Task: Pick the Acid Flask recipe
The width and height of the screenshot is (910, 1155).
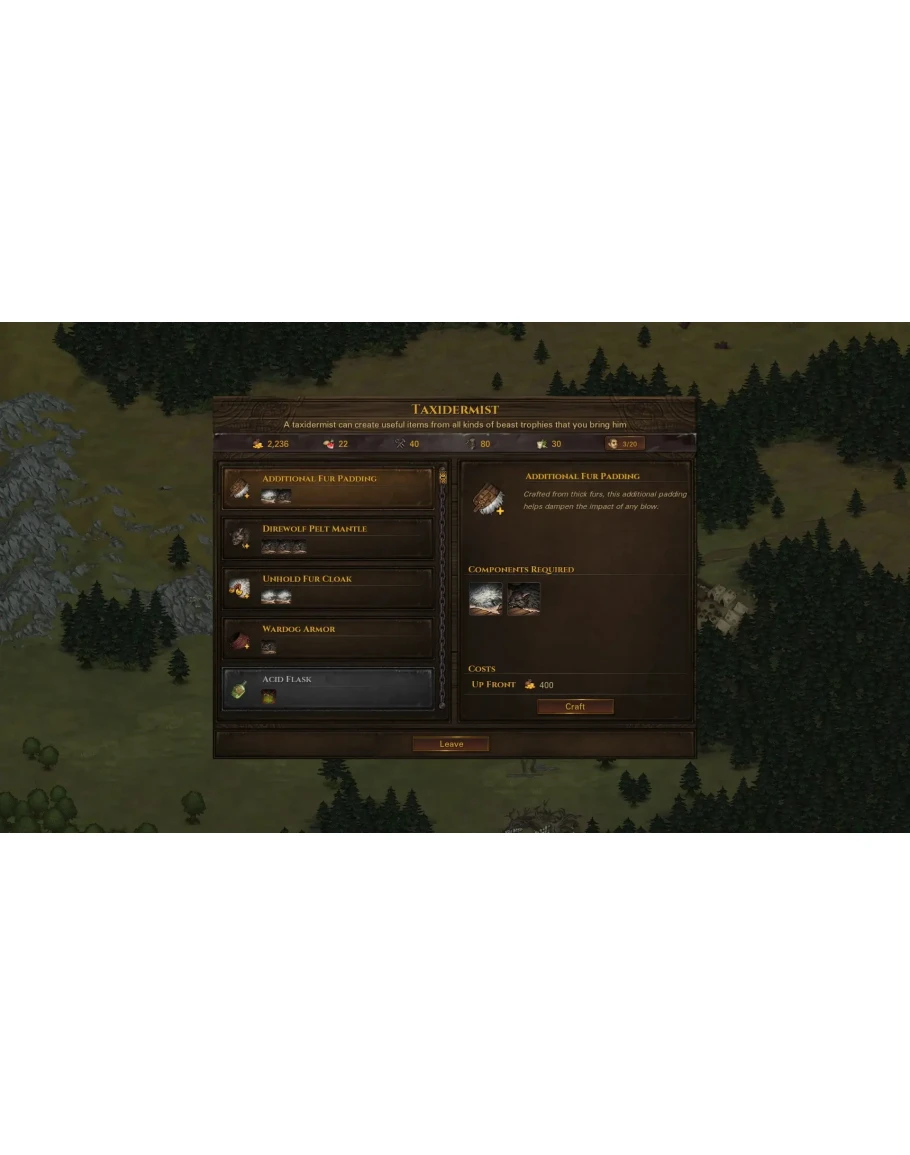Action: pos(328,688)
